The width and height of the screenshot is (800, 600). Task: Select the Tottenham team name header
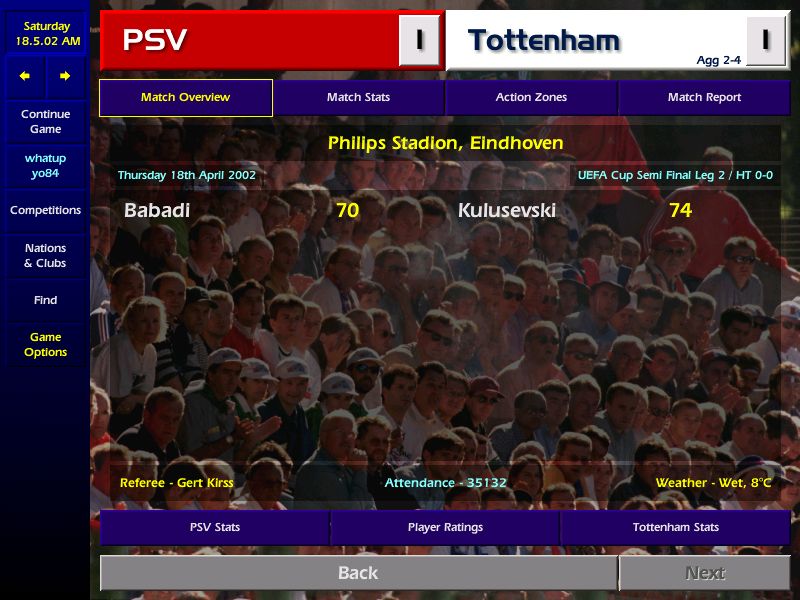click(544, 41)
